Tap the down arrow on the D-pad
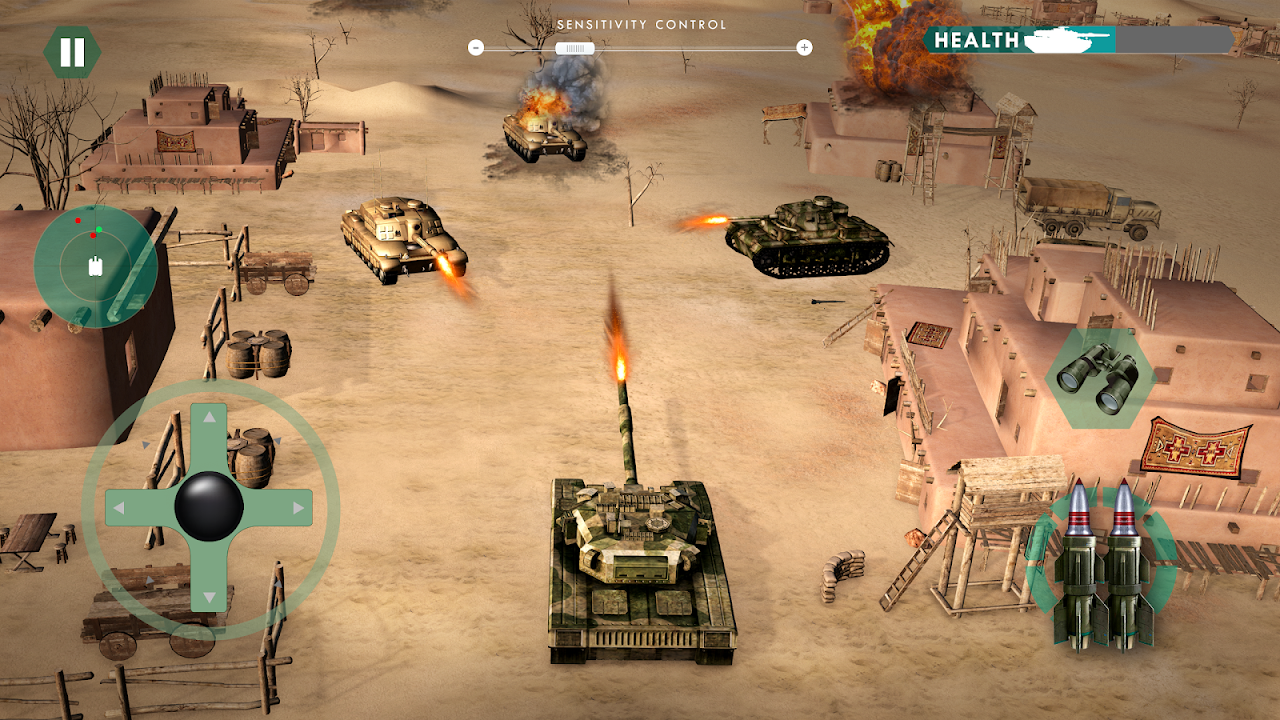Screen dimensions: 1280x720 pos(209,595)
